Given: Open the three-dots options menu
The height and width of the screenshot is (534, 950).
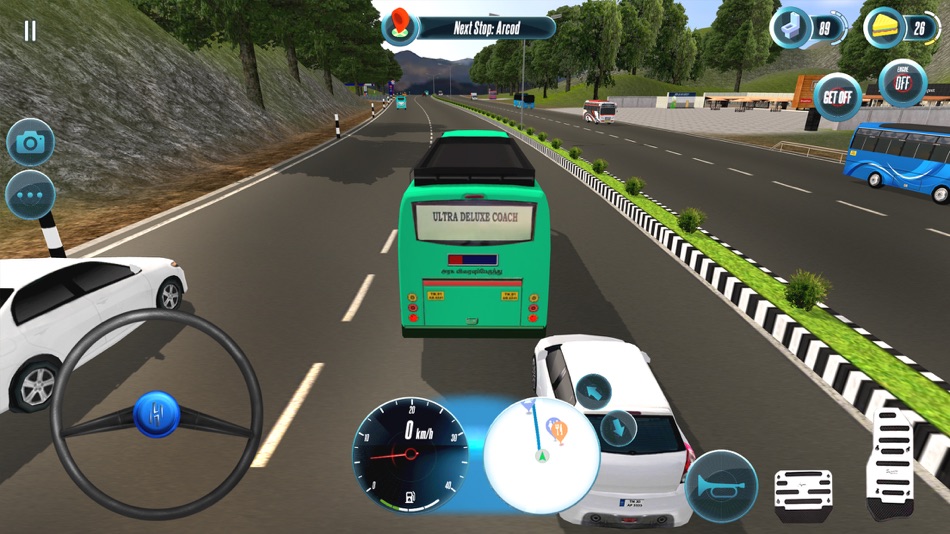Looking at the screenshot, I should pos(31,195).
